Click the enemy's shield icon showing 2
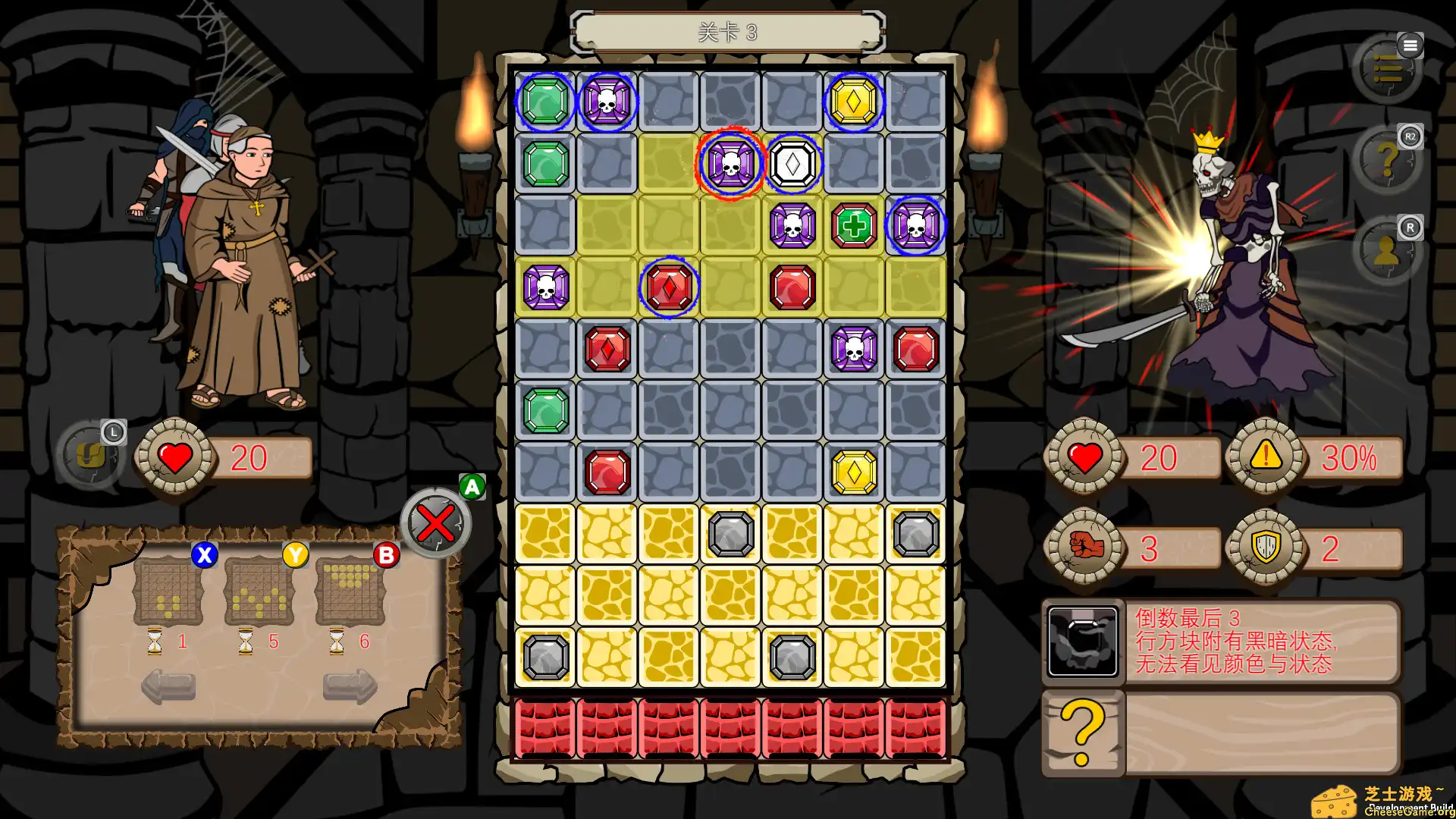 coord(1265,545)
